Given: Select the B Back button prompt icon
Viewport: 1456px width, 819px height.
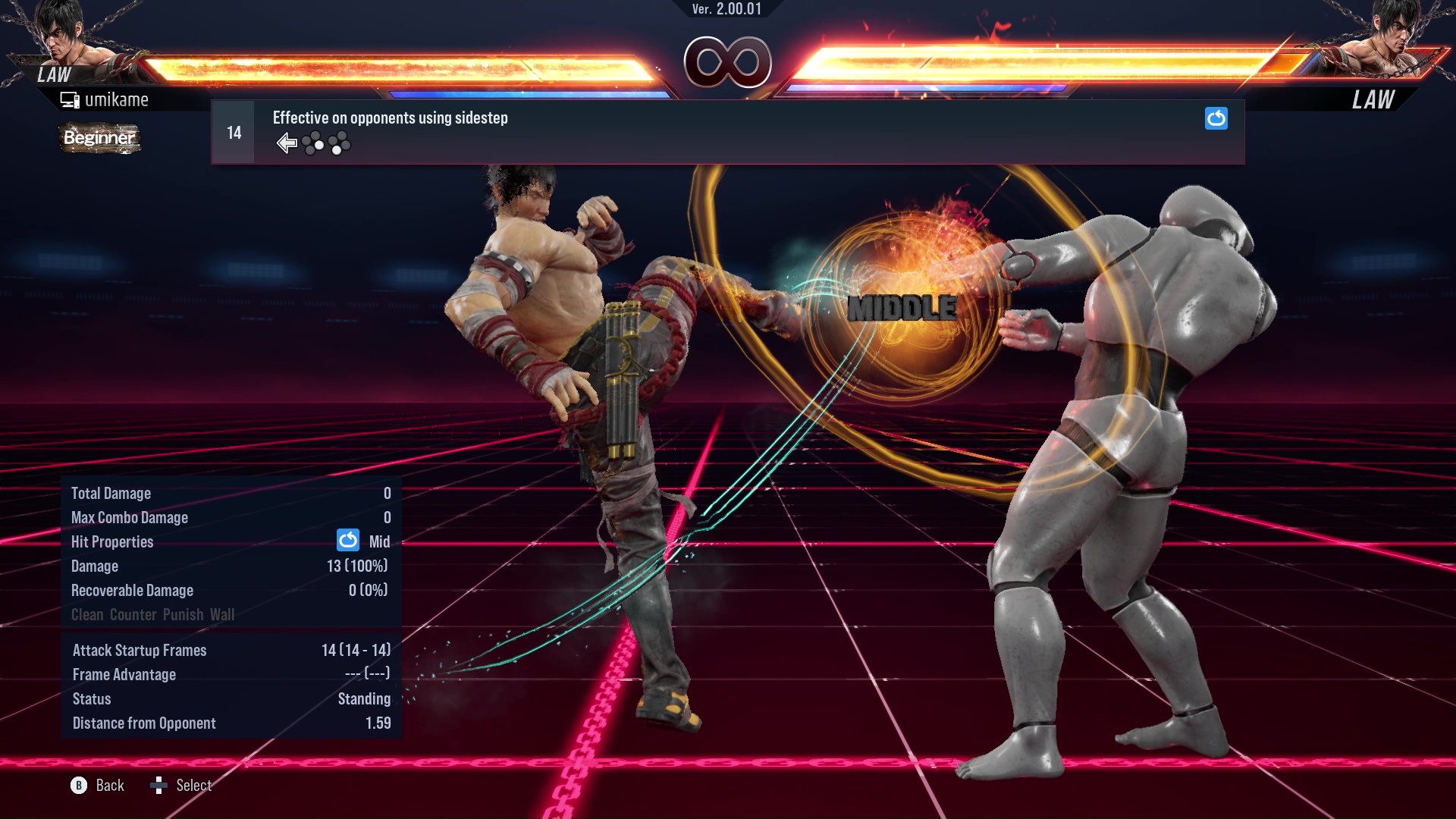Looking at the screenshot, I should pos(79,786).
